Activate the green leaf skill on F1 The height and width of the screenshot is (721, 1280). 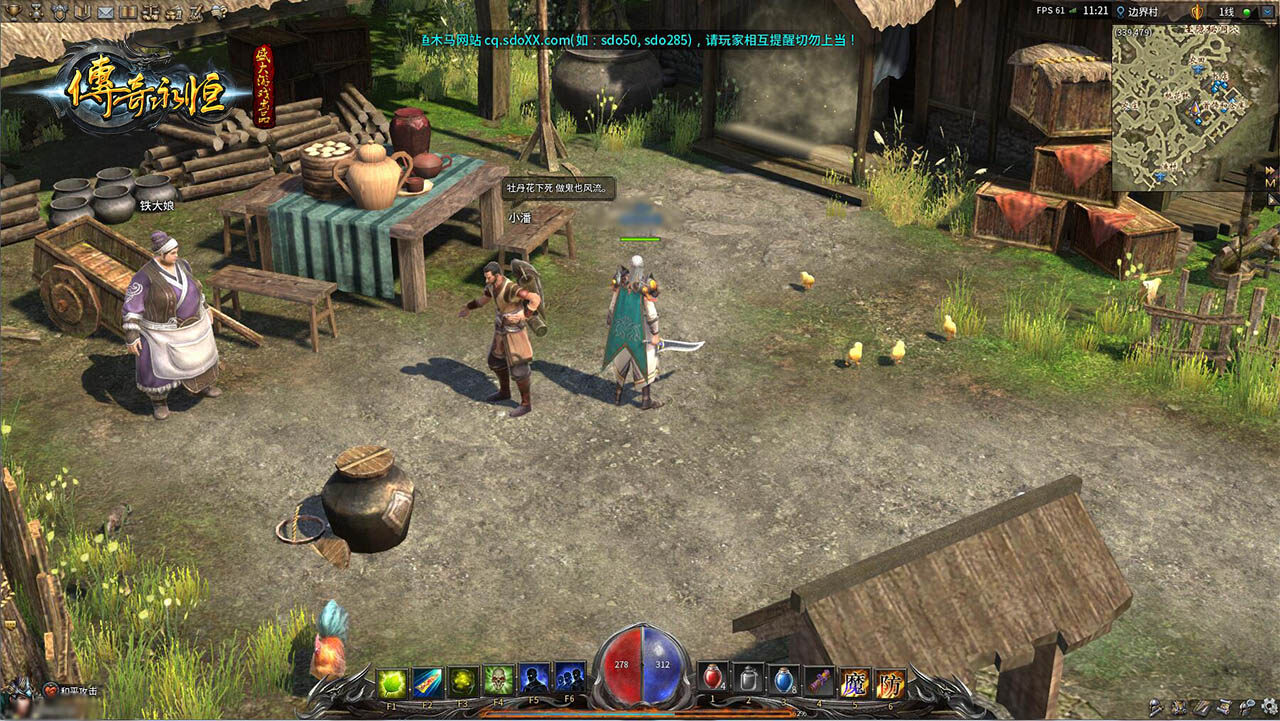[391, 683]
